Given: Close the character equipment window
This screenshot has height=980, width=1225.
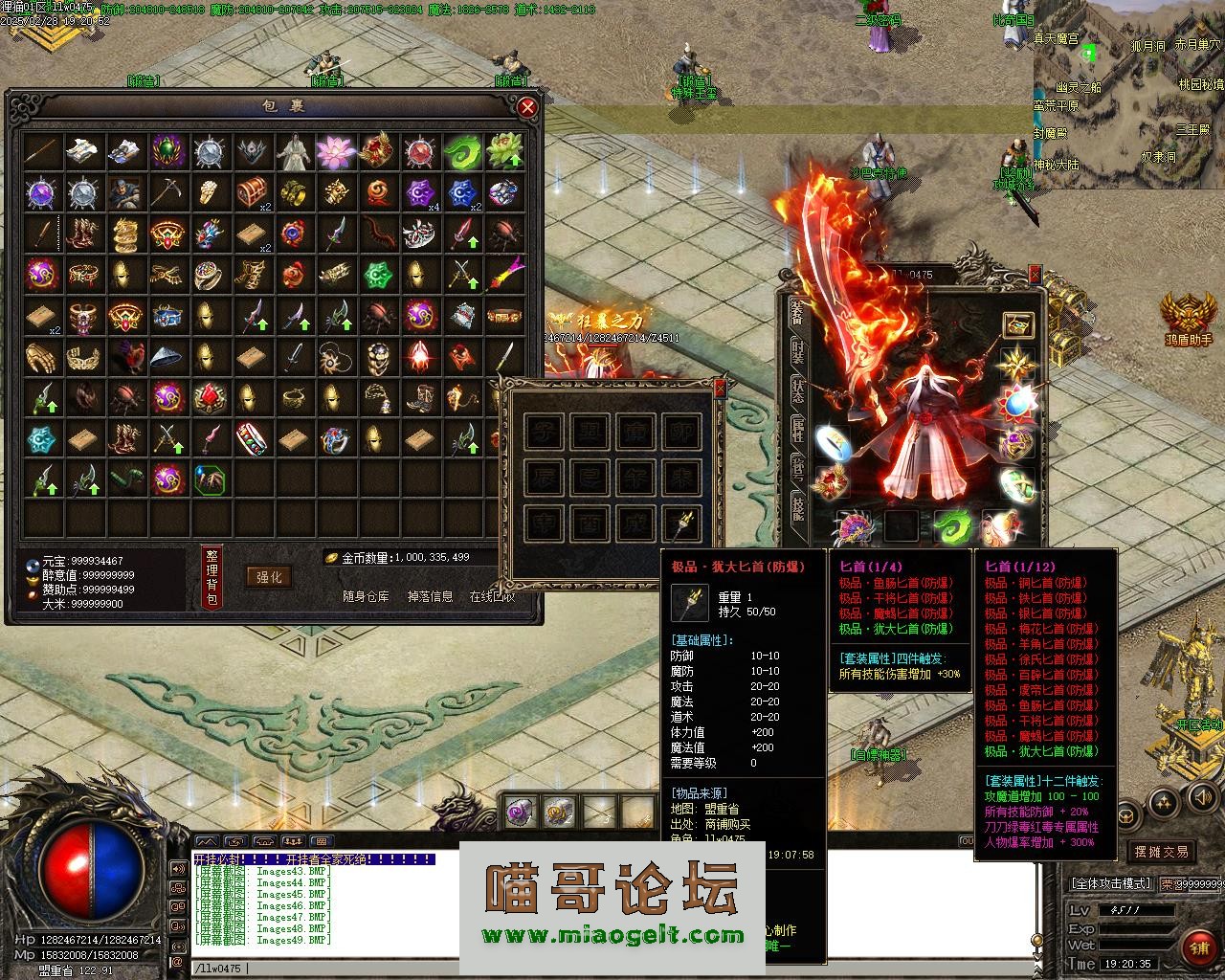Looking at the screenshot, I should point(1036,276).
